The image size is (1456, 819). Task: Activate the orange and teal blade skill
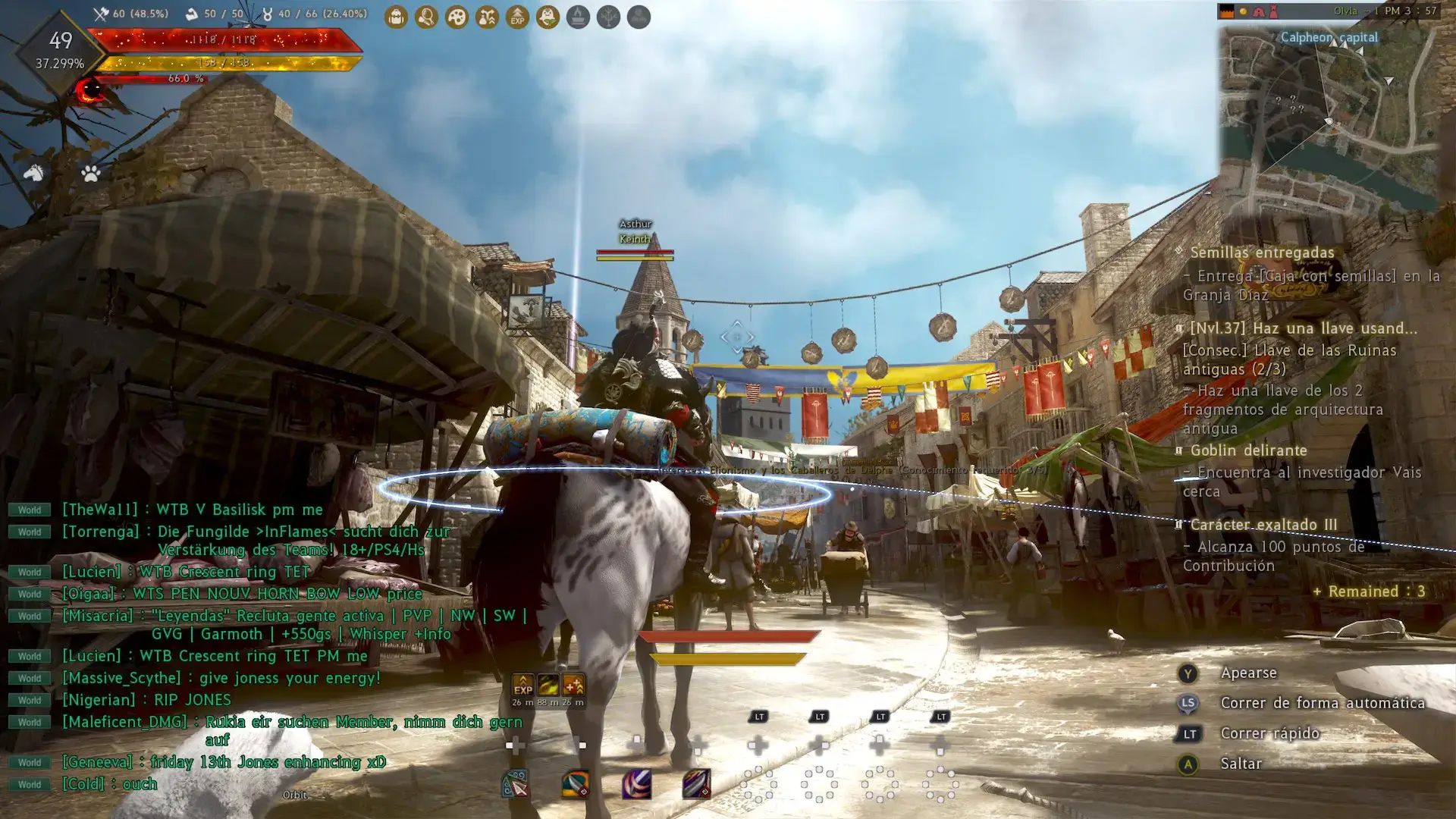(x=576, y=784)
